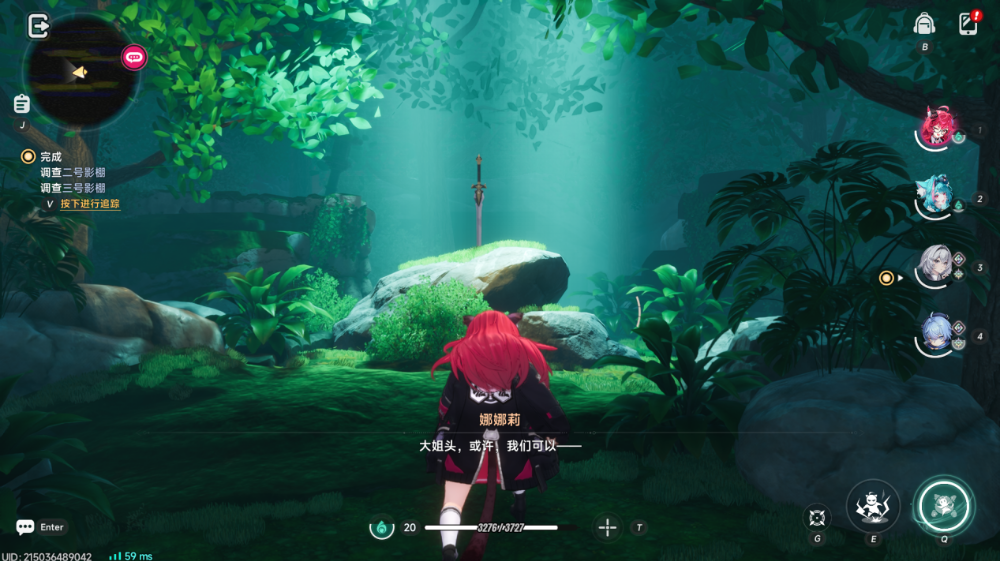
Task: Activate the glowing teal ultimate skill
Action: click(x=943, y=505)
